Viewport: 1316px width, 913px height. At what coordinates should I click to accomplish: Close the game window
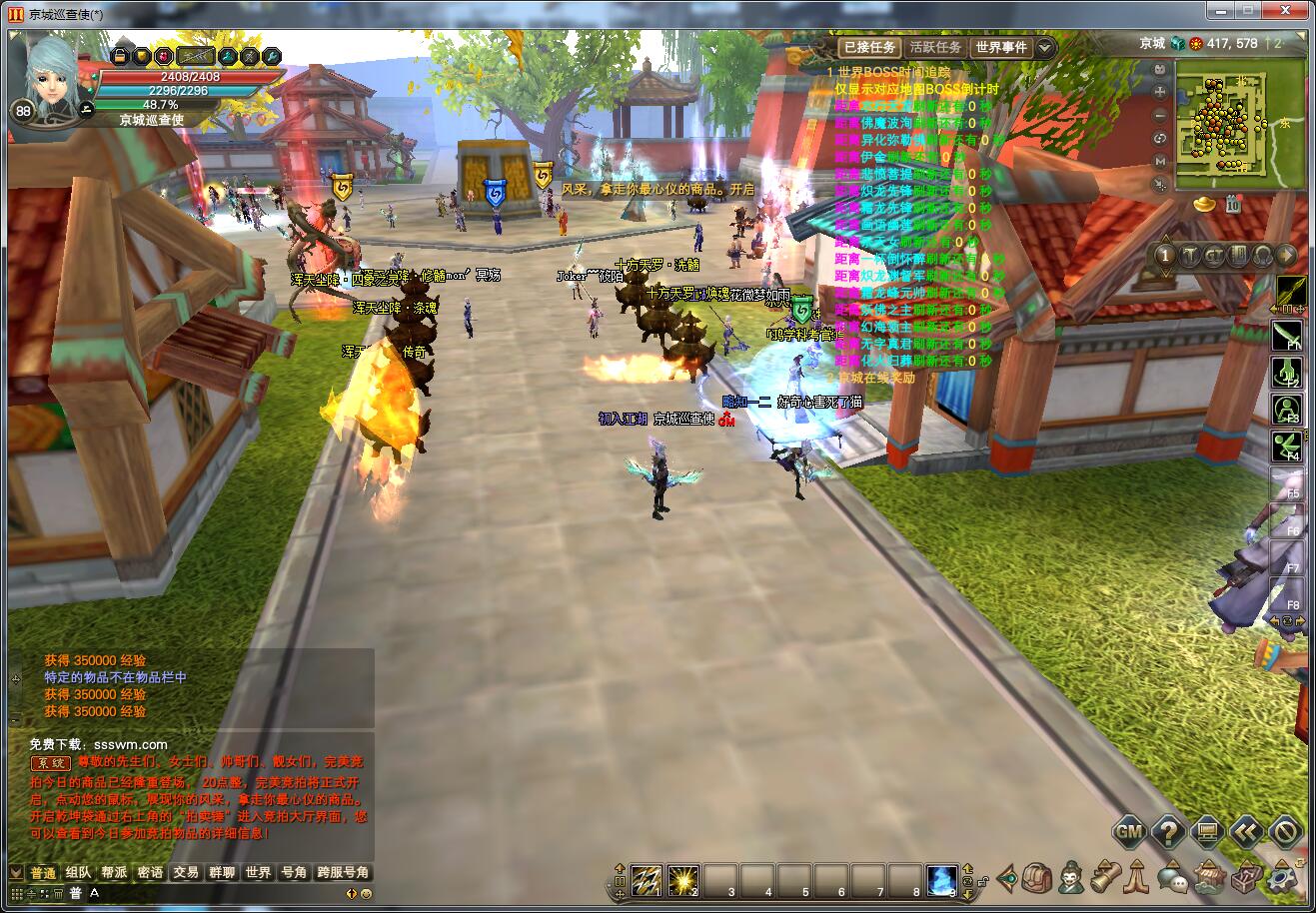(x=1283, y=11)
